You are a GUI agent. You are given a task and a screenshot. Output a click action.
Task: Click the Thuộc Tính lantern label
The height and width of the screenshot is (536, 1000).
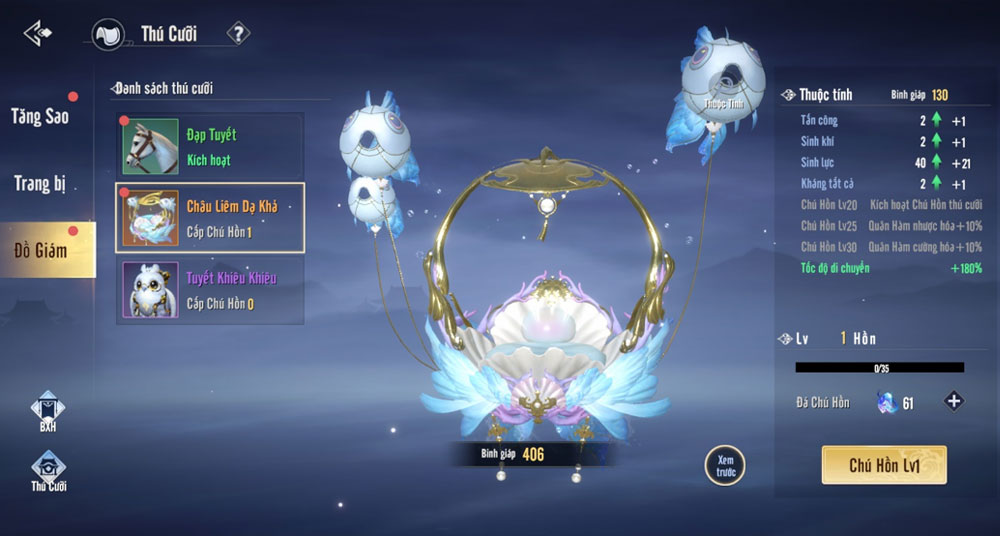tap(724, 103)
